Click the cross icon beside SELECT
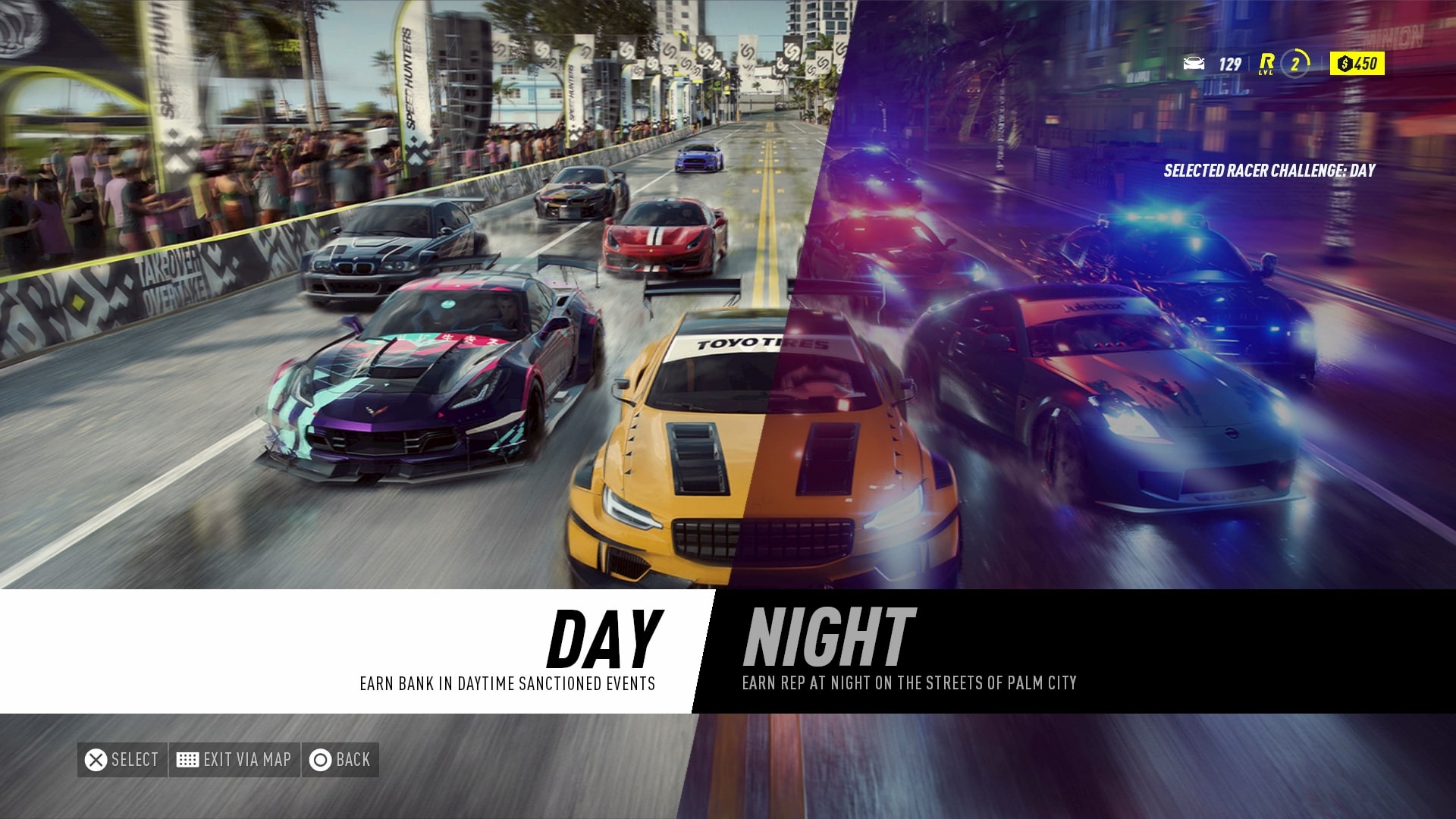The height and width of the screenshot is (819, 1456). tap(96, 759)
